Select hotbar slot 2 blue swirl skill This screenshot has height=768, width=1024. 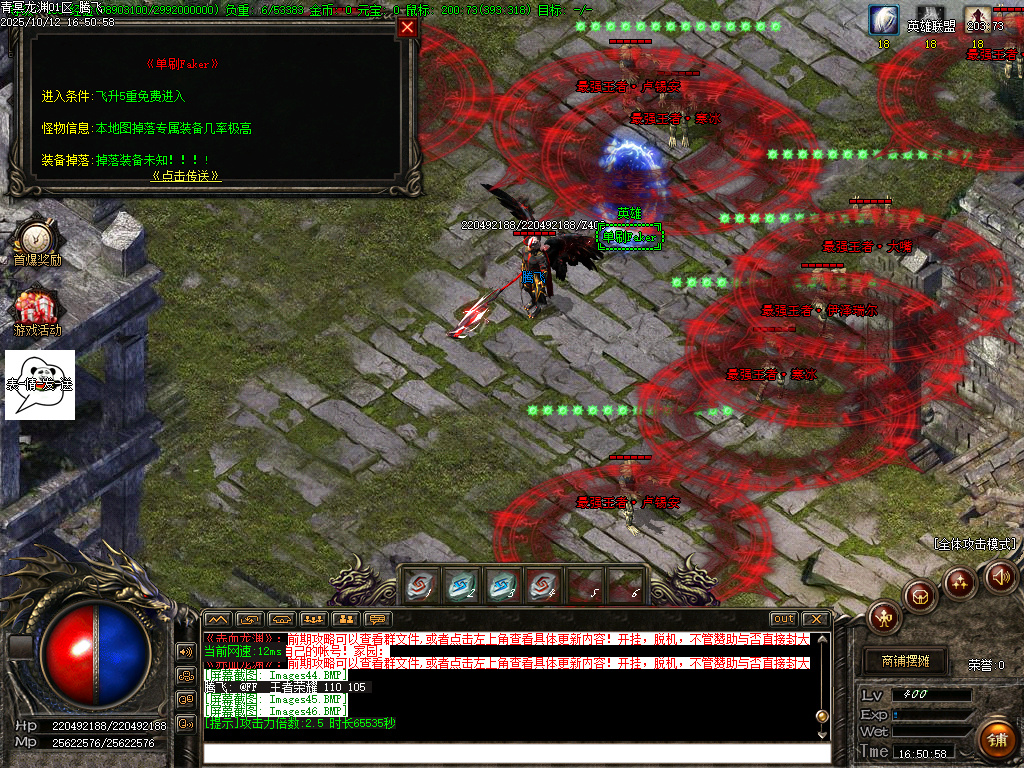[x=462, y=586]
